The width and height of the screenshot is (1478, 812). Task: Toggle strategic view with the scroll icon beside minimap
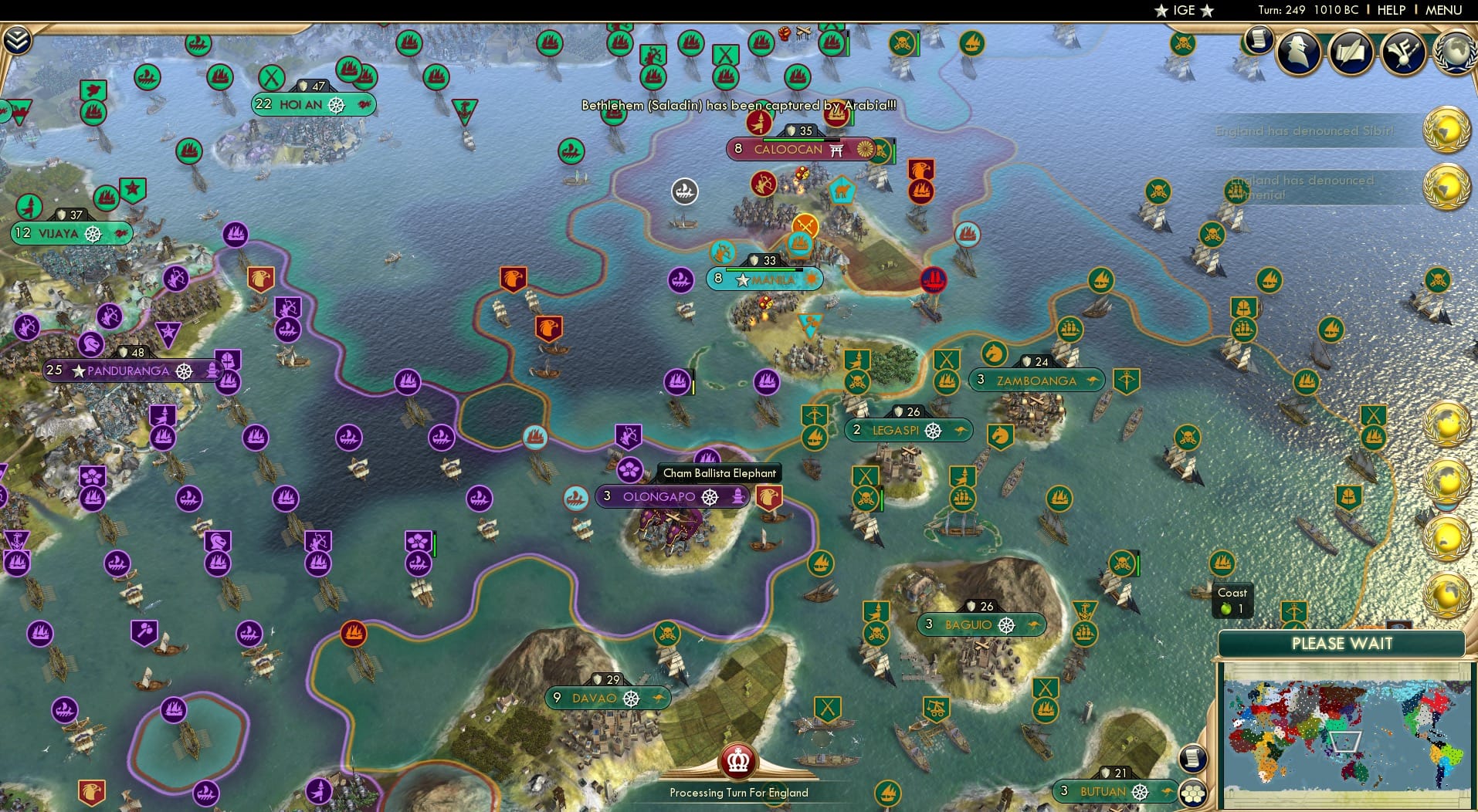(x=1194, y=757)
